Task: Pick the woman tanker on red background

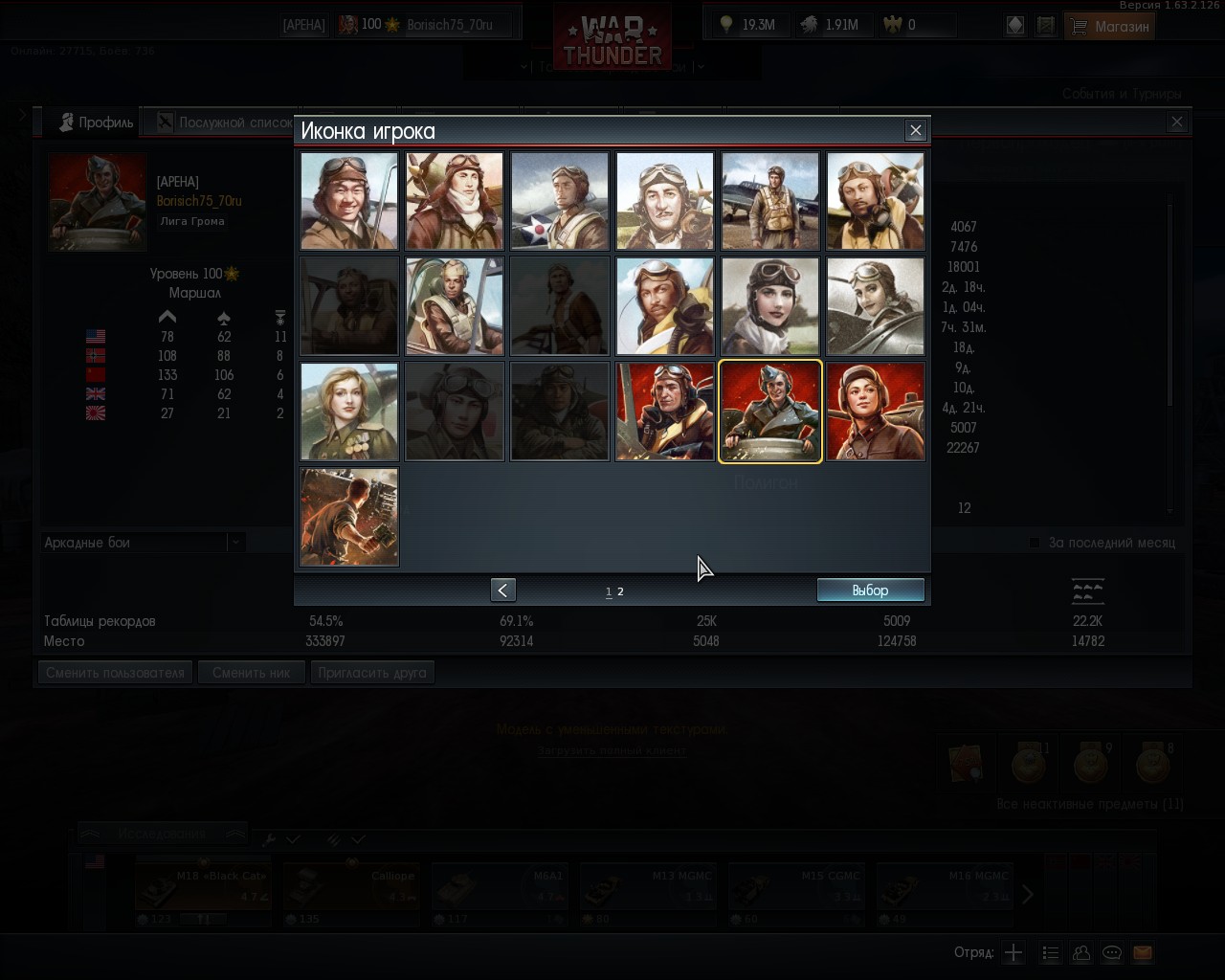Action: click(876, 412)
